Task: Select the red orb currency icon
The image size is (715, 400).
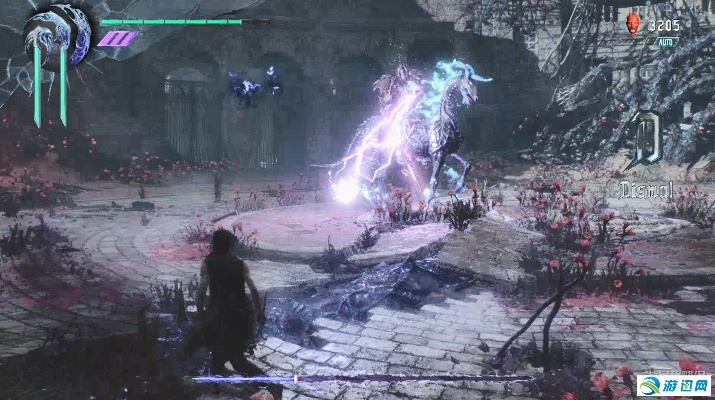Action: (631, 25)
